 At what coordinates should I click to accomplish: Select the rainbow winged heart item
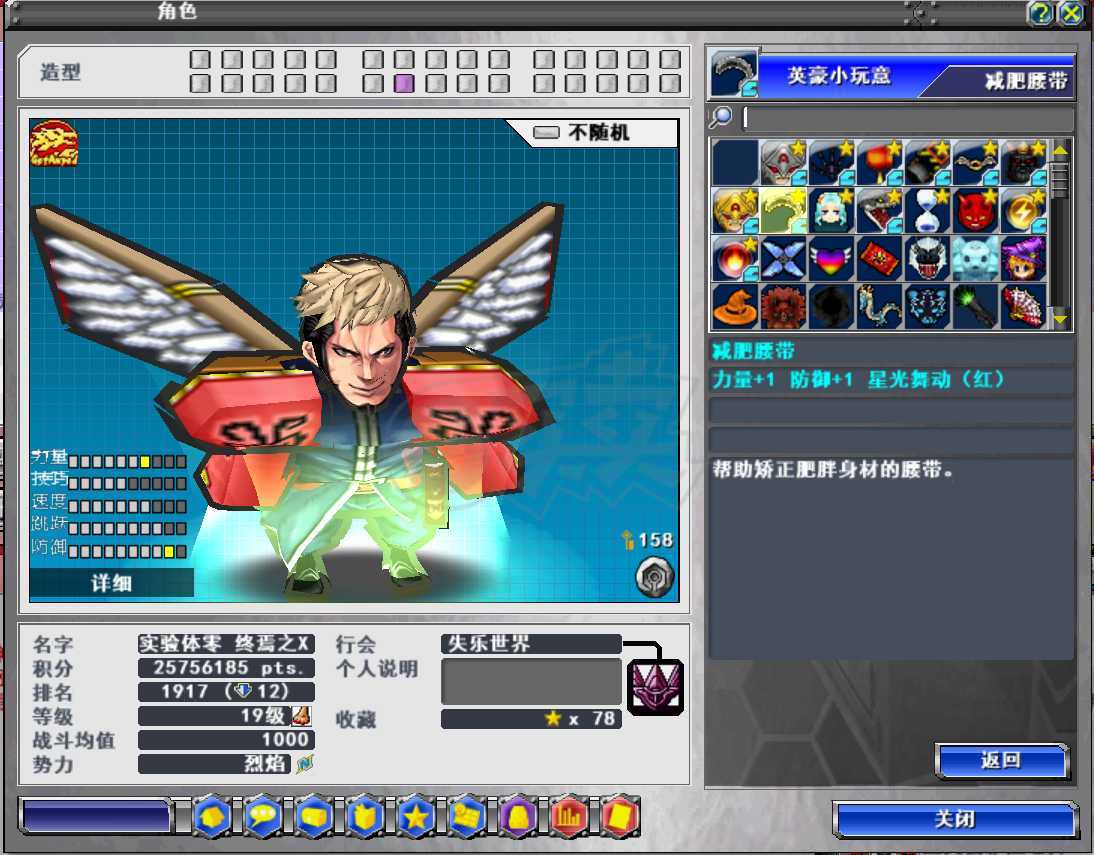pyautogui.click(x=832, y=258)
